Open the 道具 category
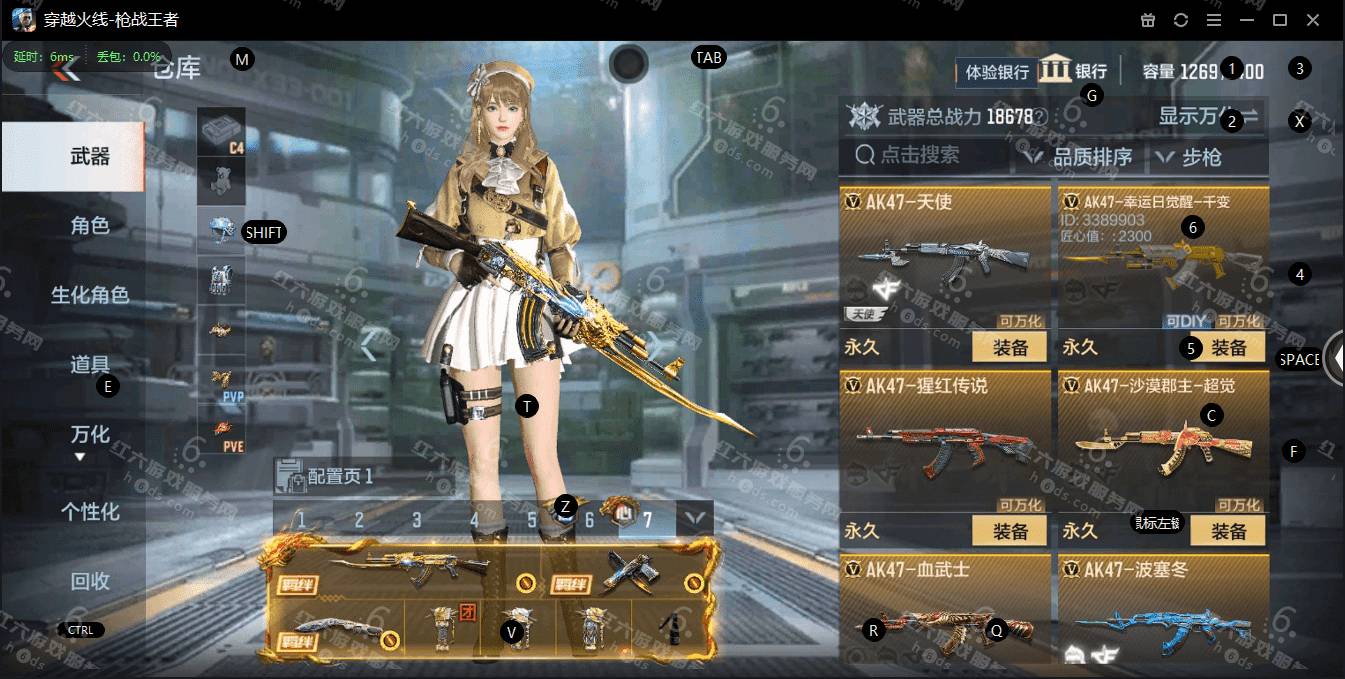This screenshot has height=679, width=1345. 89,365
